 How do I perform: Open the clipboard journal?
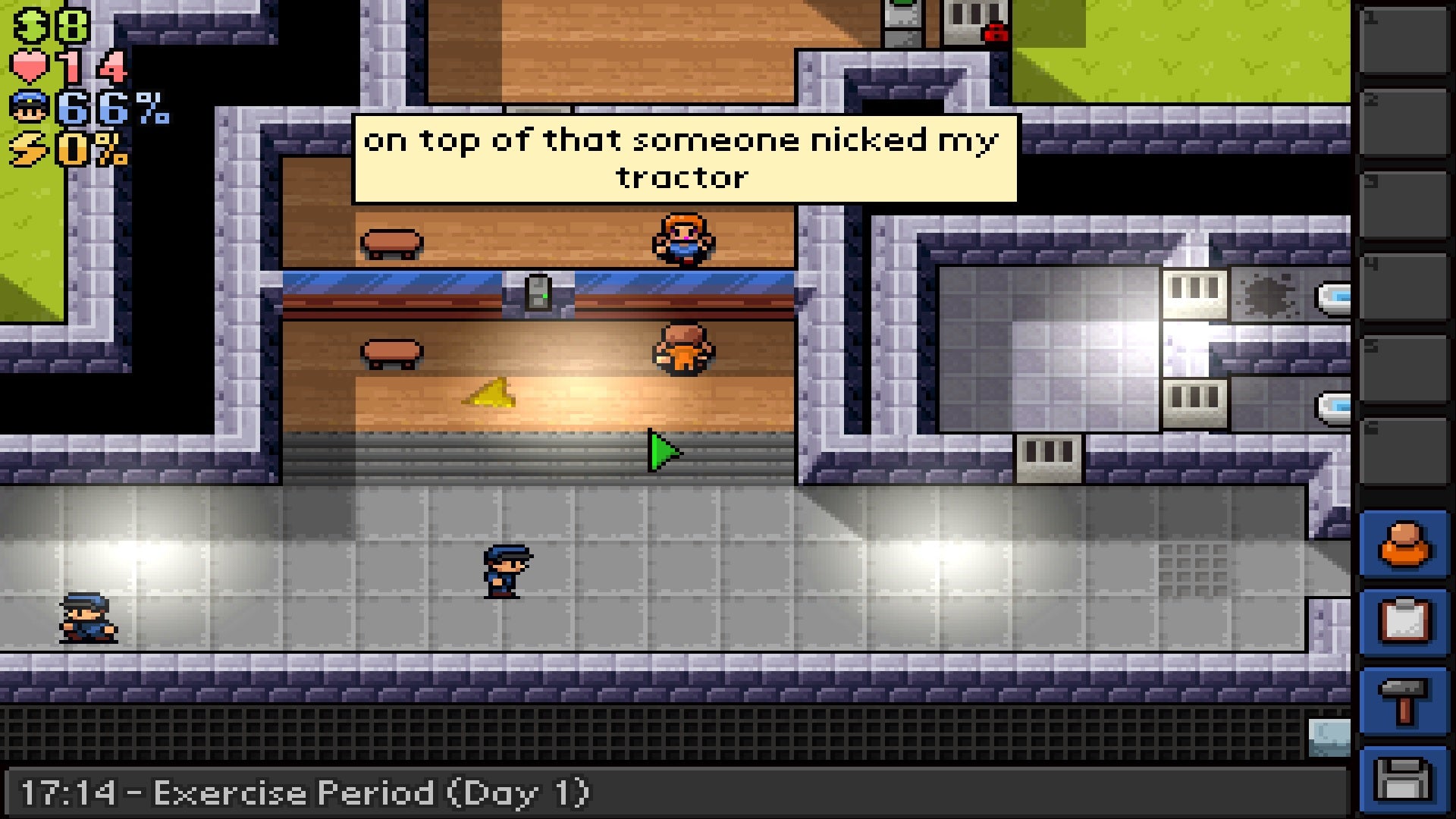[1404, 622]
